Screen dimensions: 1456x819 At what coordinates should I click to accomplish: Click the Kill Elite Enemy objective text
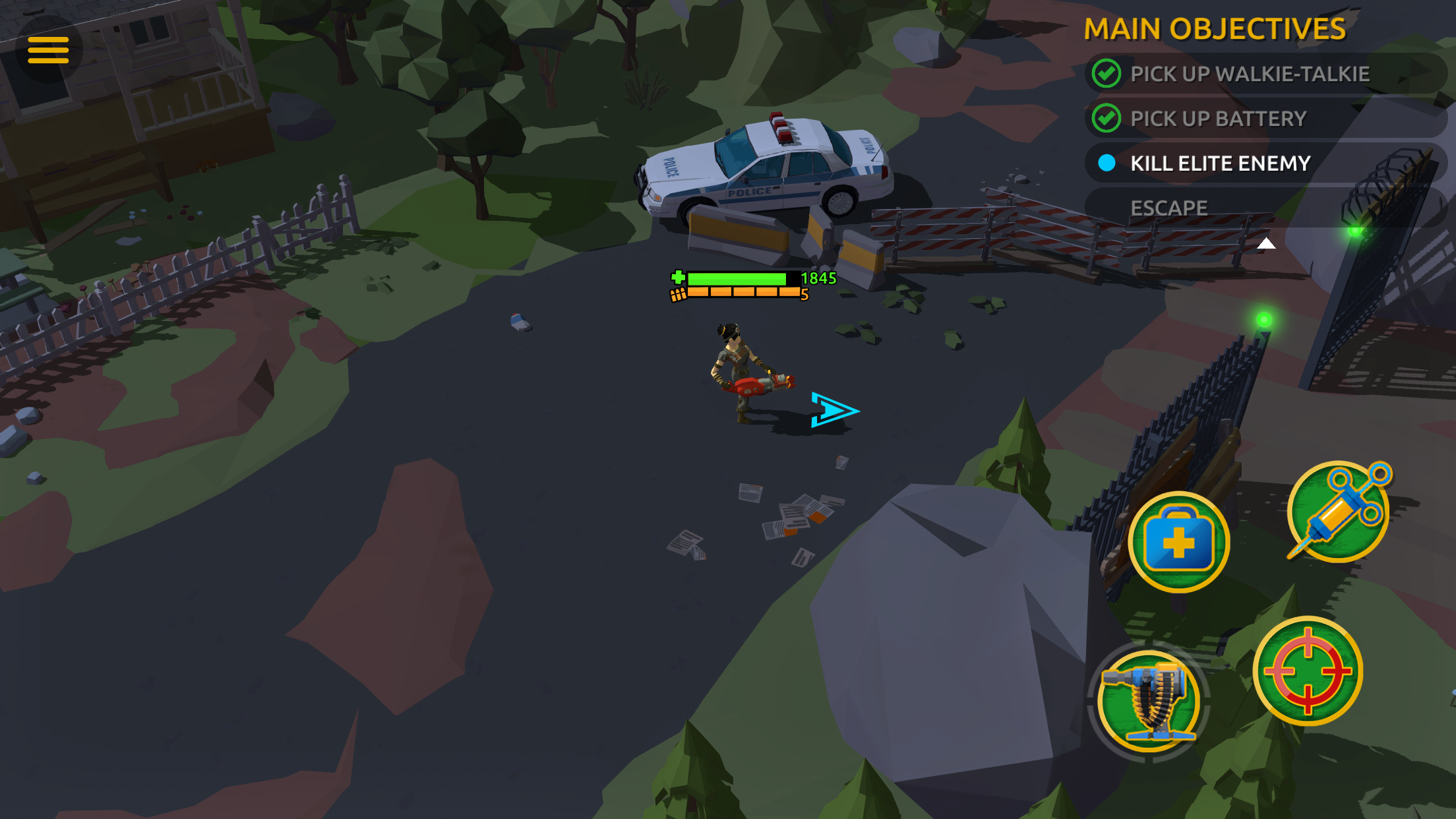(x=1221, y=163)
